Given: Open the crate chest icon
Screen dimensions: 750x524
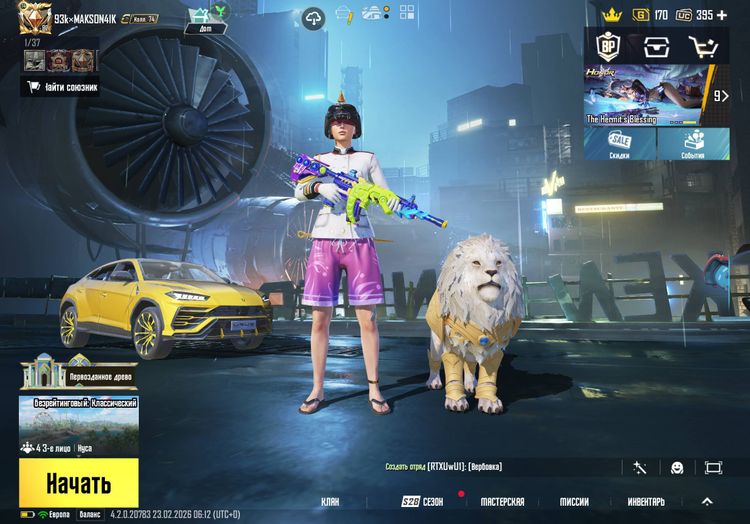Looking at the screenshot, I should click(x=656, y=46).
